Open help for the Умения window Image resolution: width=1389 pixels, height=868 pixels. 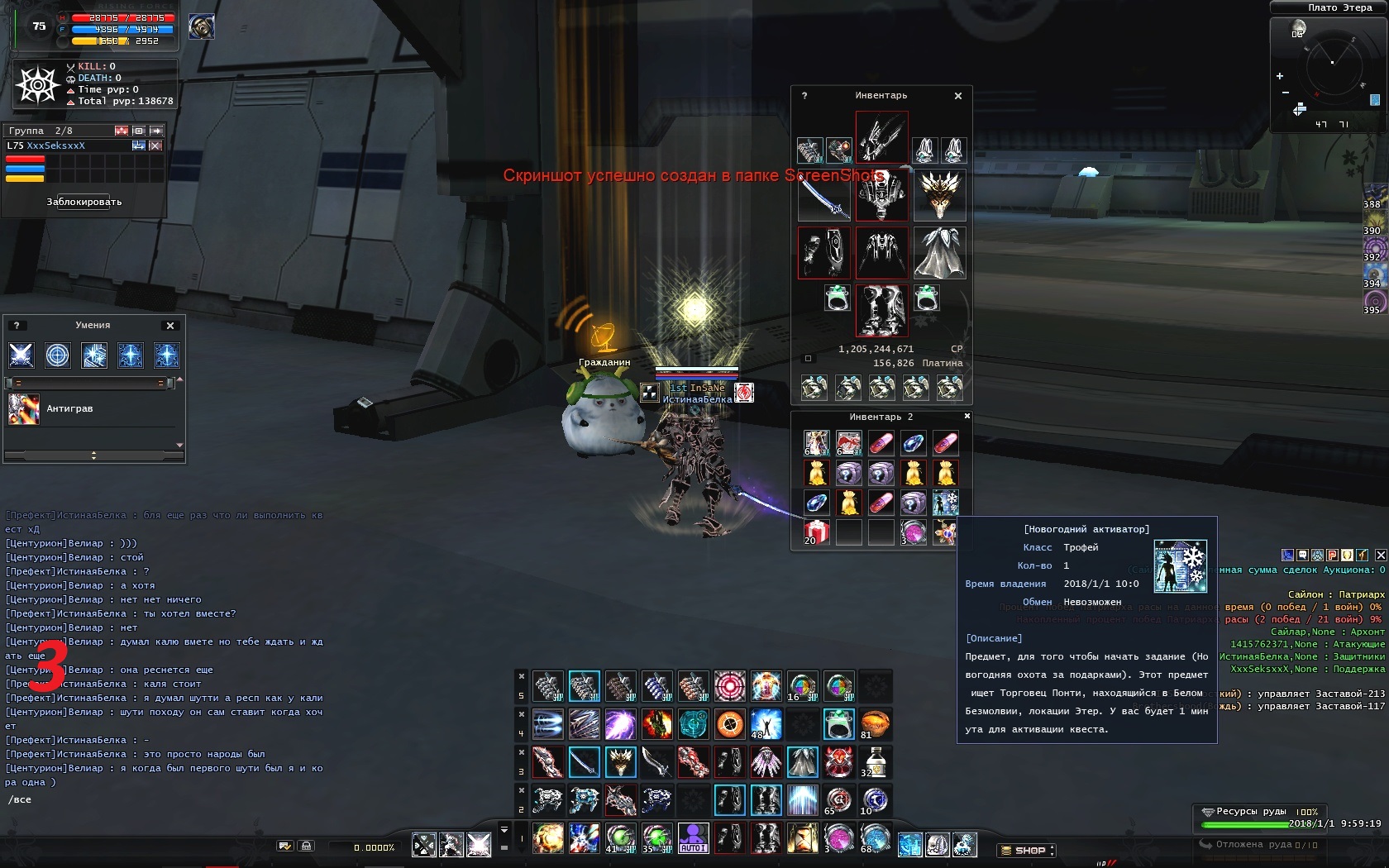(x=16, y=326)
